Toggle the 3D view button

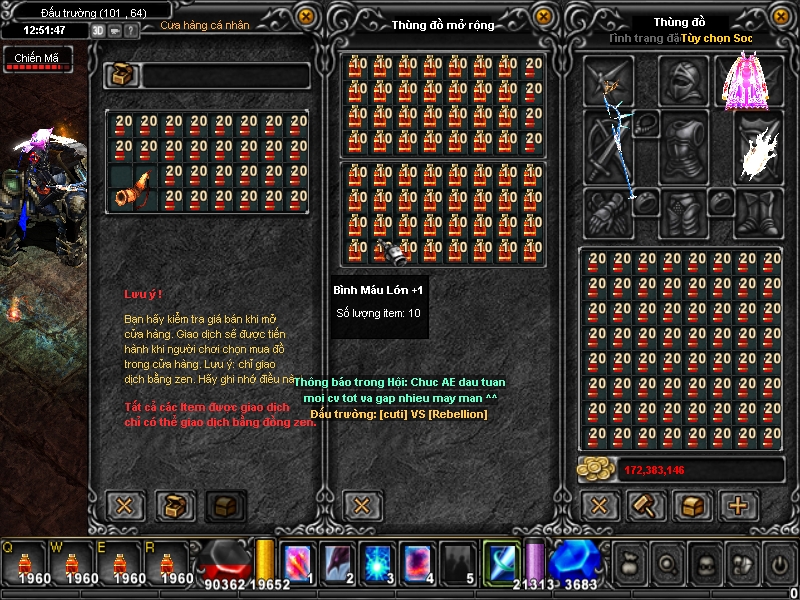click(98, 30)
